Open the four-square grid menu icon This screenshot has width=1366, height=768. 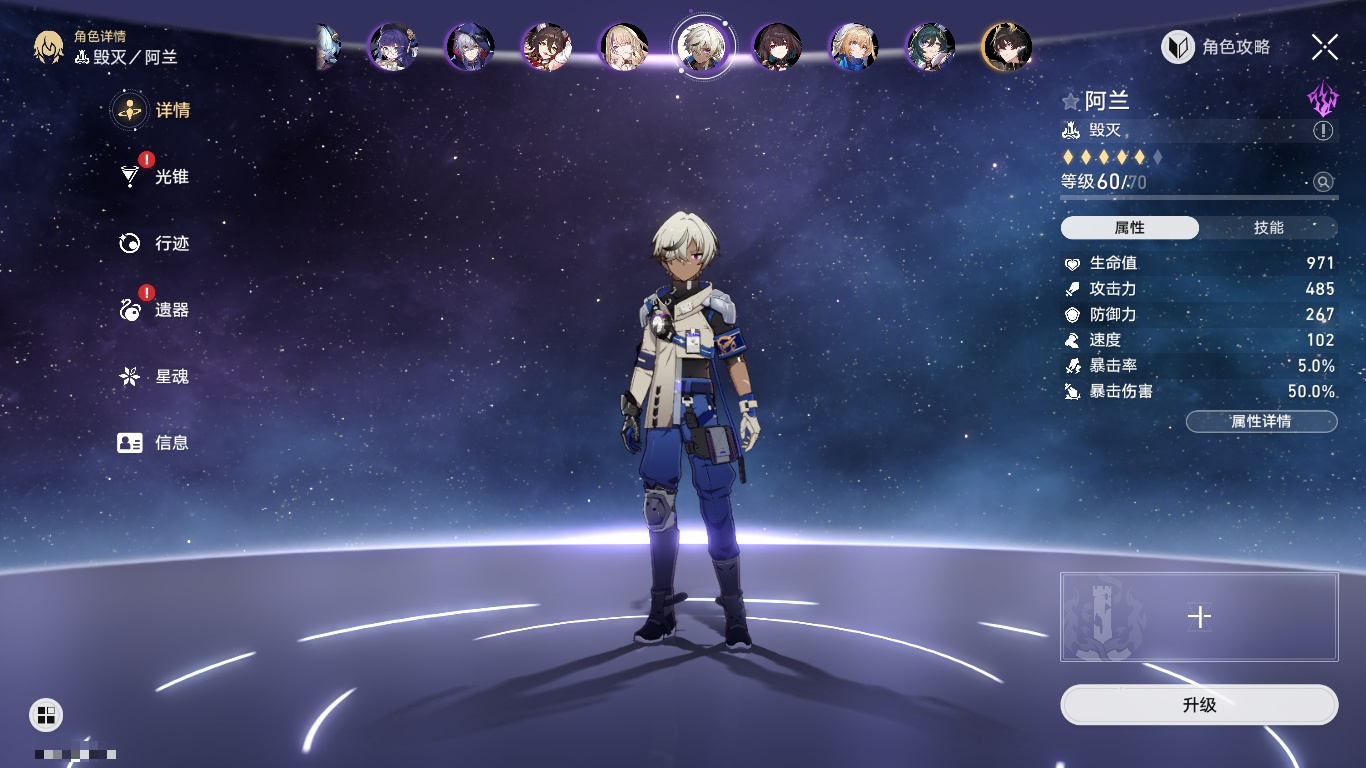pyautogui.click(x=45, y=714)
